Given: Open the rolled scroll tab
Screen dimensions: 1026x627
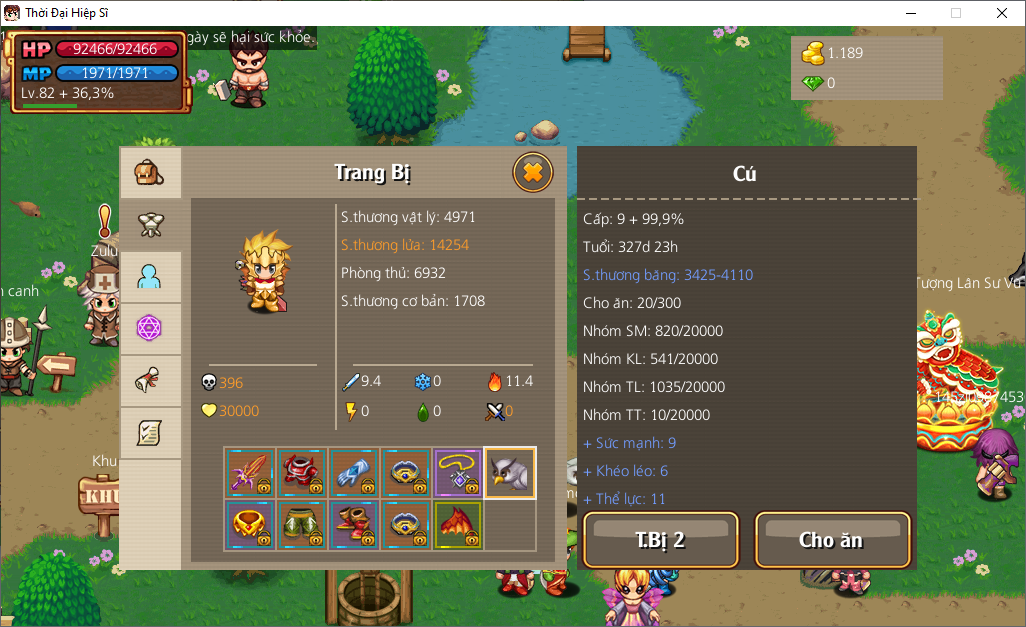Looking at the screenshot, I should coord(150,381).
